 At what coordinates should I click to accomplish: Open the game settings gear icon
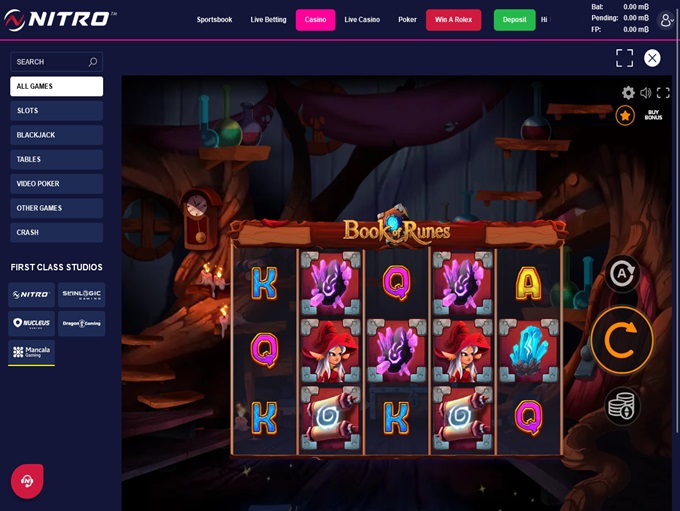tap(628, 93)
